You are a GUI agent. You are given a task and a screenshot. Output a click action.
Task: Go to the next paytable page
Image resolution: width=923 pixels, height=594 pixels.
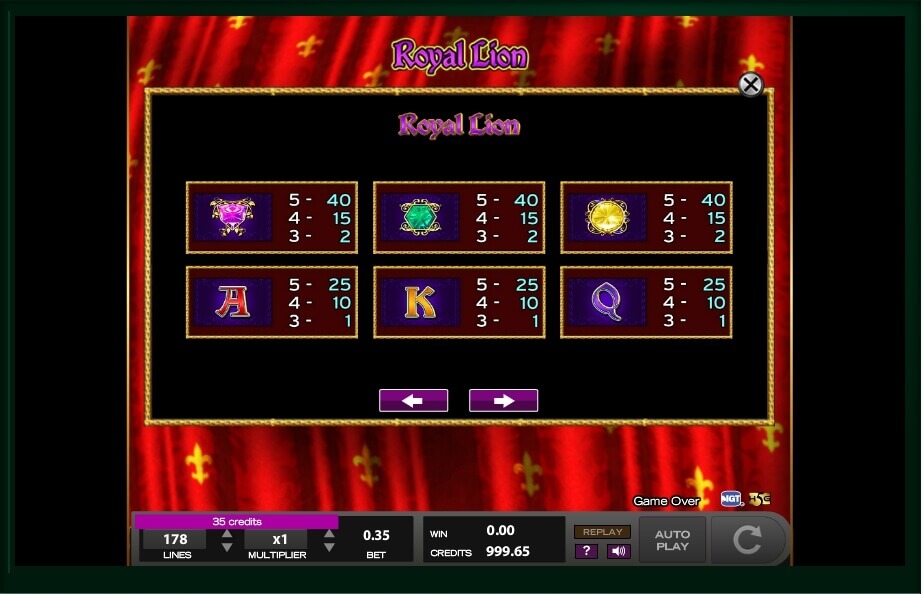(x=503, y=401)
